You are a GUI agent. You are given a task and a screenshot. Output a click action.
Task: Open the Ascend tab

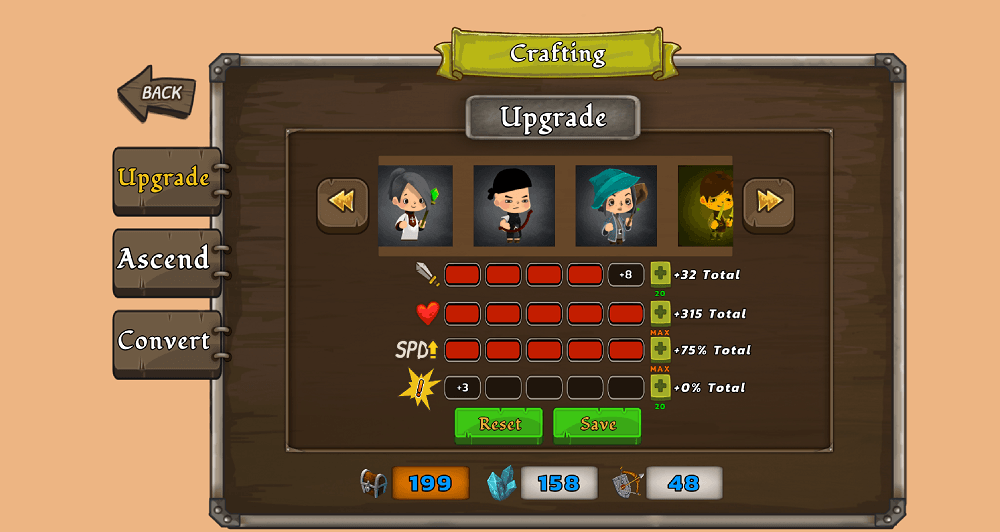(164, 260)
